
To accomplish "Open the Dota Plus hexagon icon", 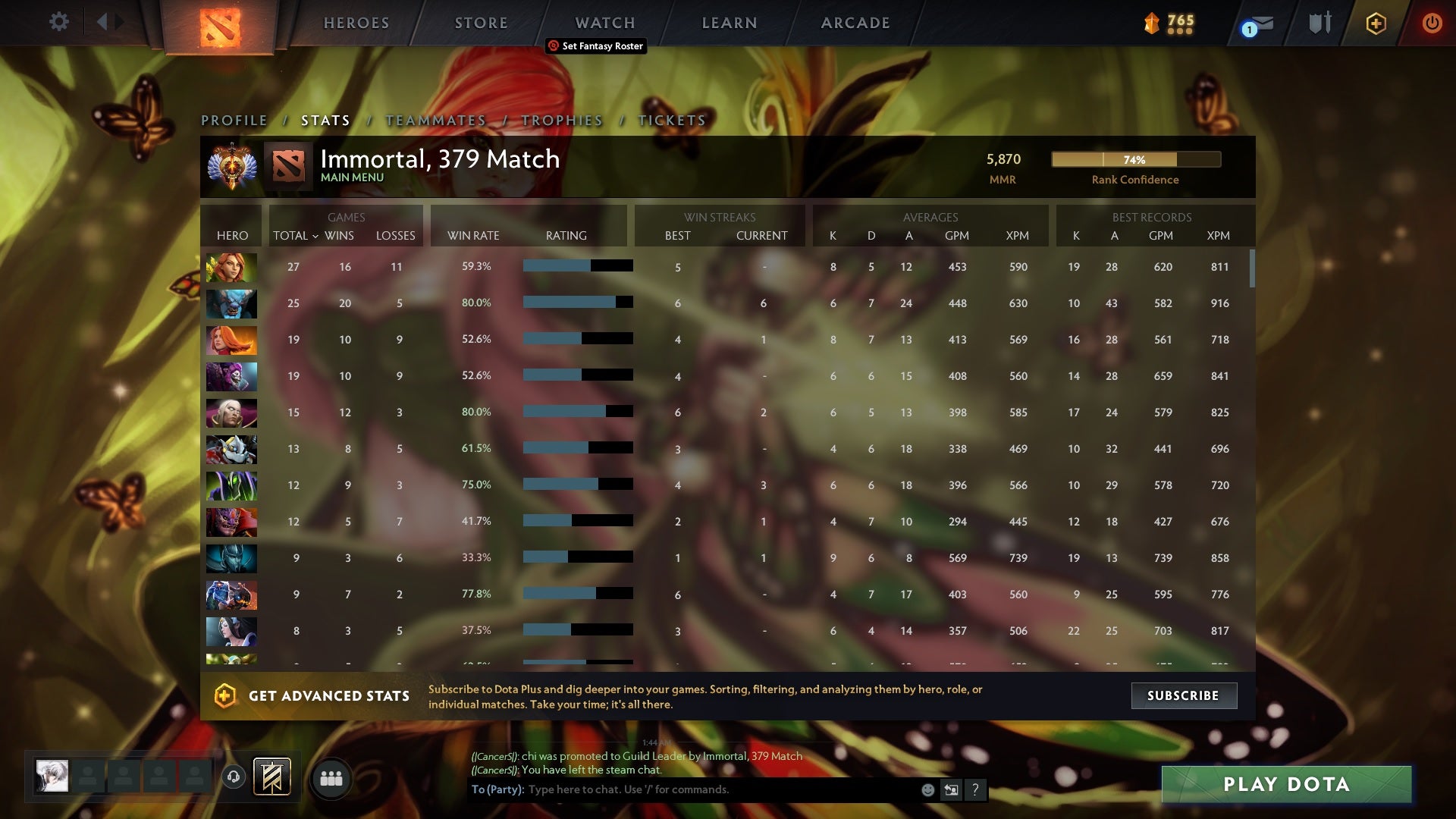I will point(1376,23).
